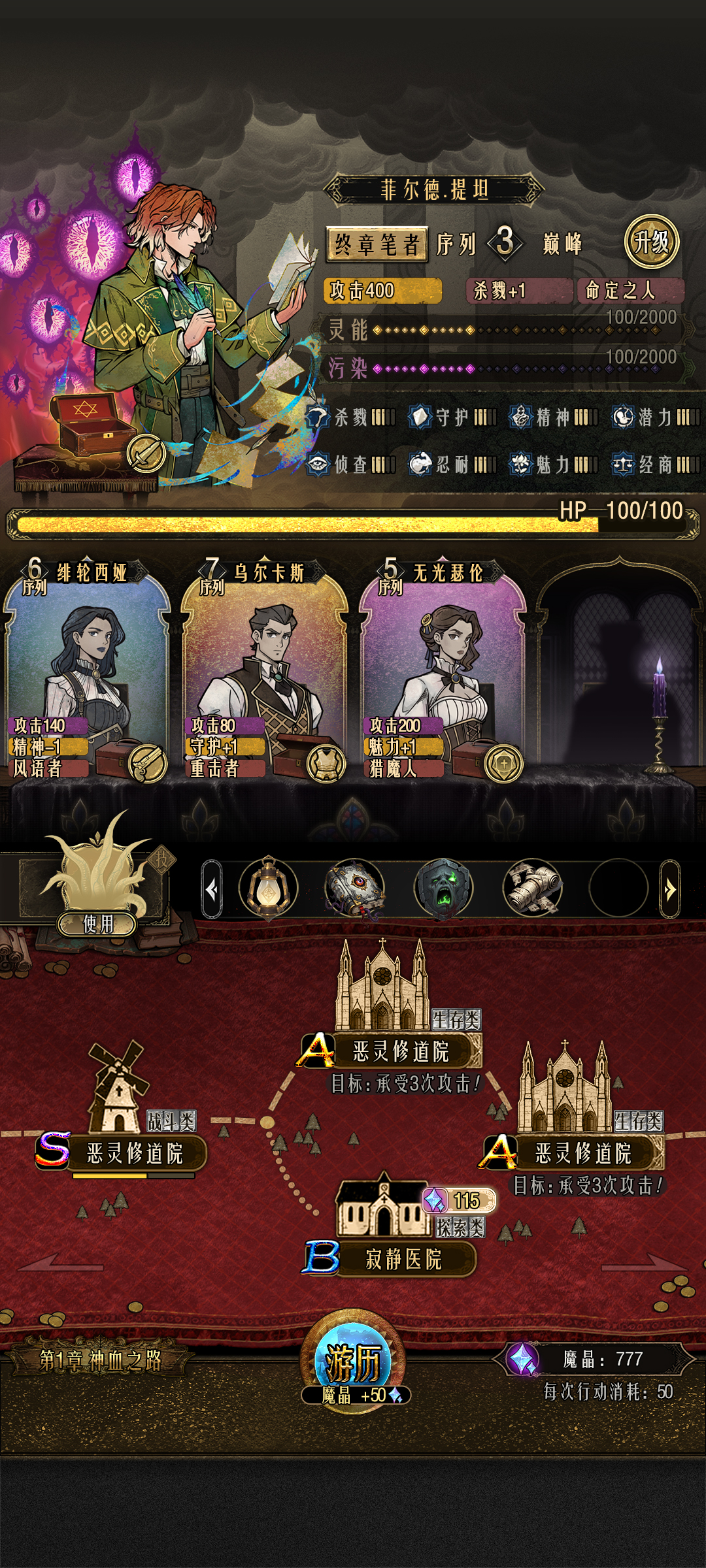Viewport: 706px width, 1568px height.
Task: Tap the 使用 use button
Action: (x=97, y=923)
